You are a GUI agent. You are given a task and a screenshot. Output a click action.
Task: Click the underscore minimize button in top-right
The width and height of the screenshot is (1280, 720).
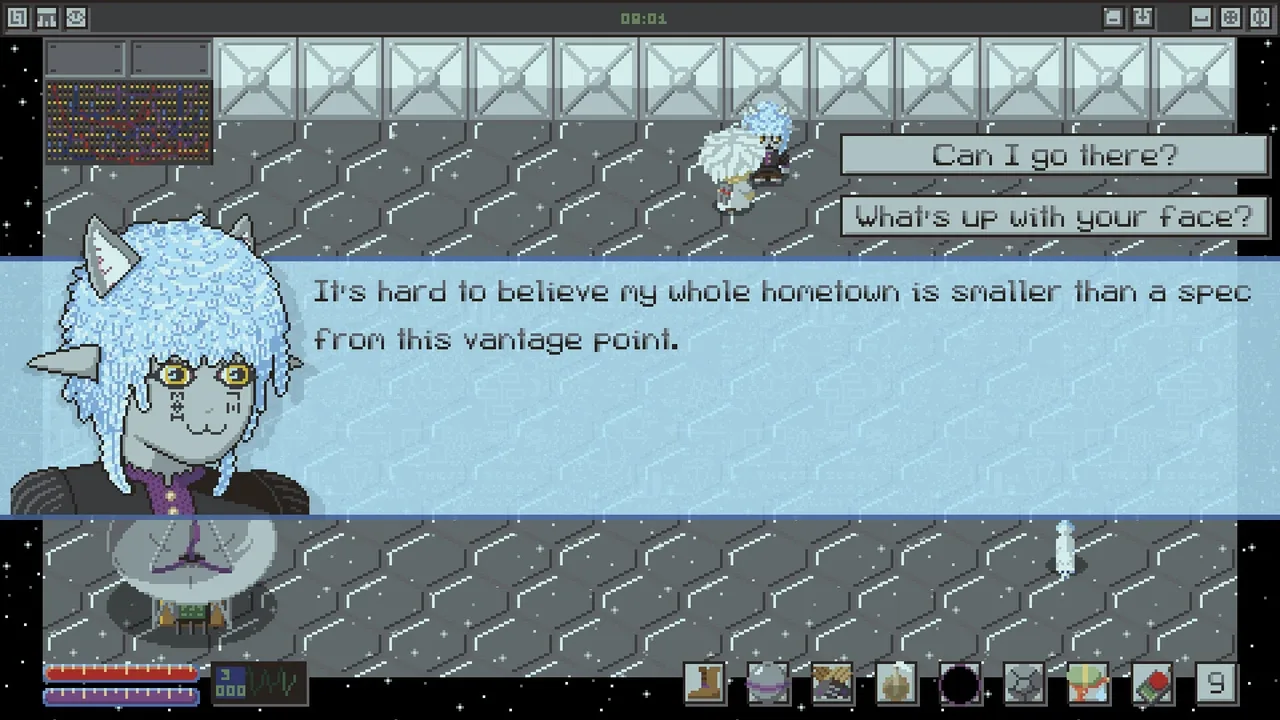[1201, 18]
